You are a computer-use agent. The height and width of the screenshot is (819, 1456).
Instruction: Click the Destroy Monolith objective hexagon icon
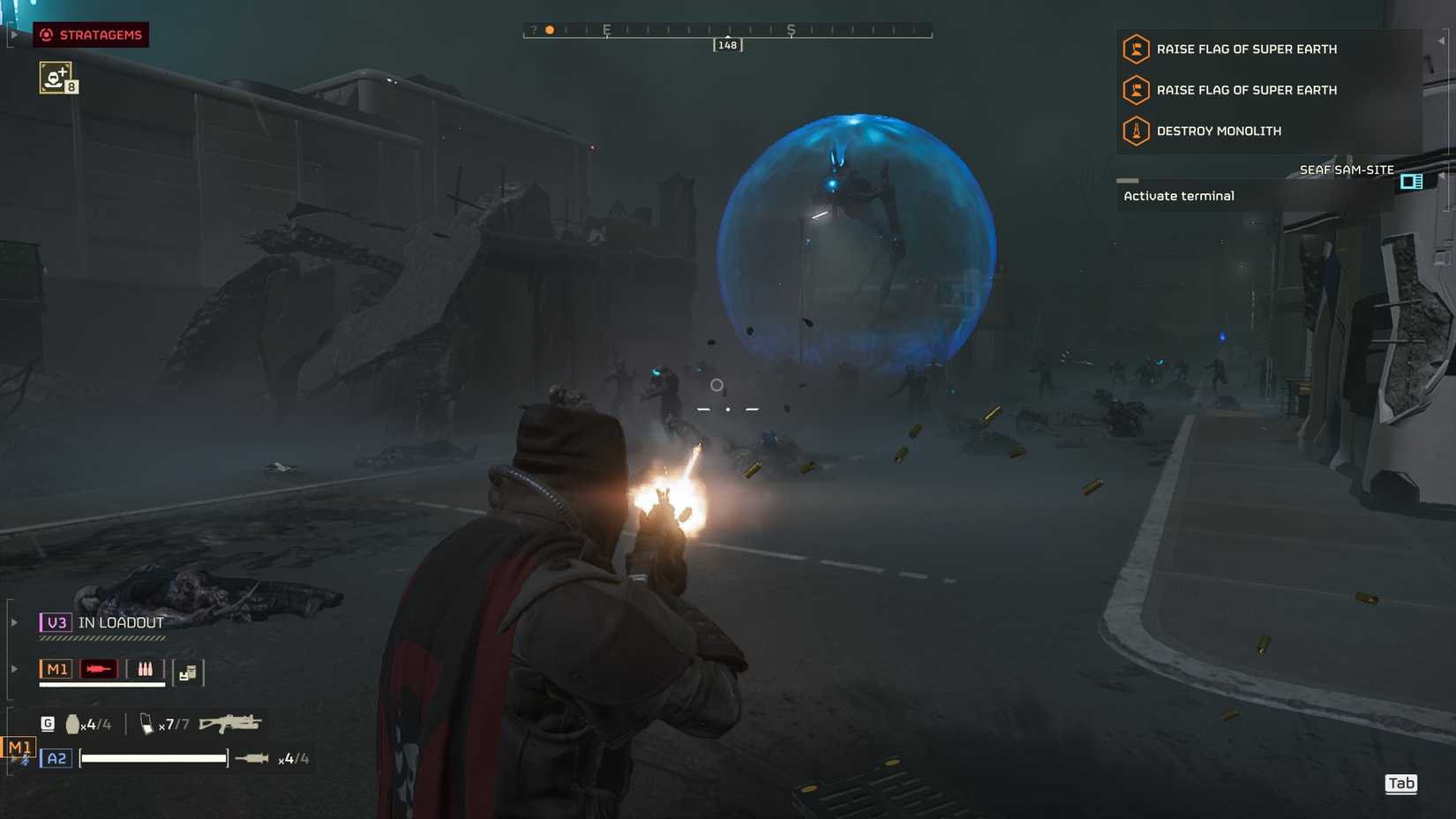[1136, 131]
